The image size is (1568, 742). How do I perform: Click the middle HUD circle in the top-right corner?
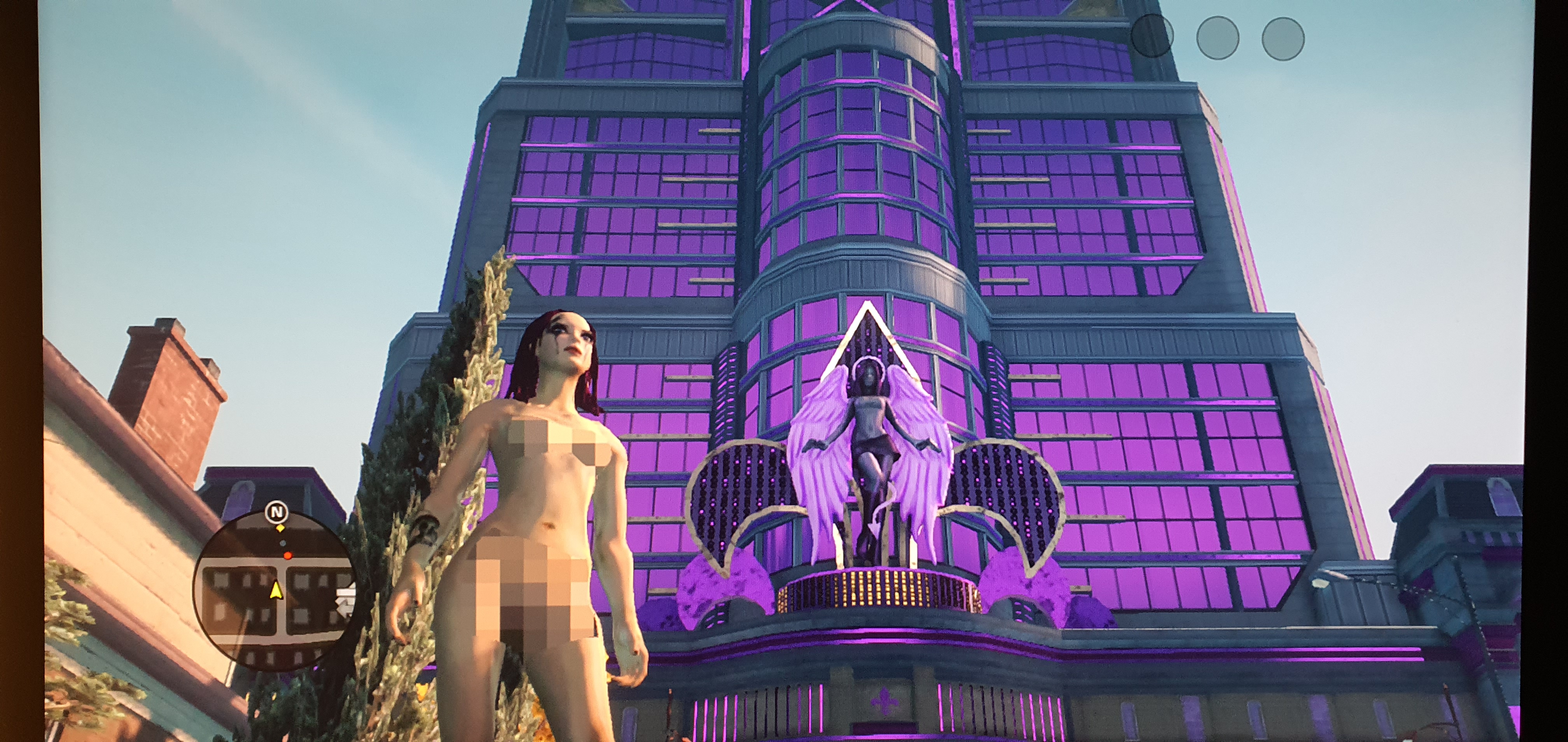click(x=1219, y=38)
